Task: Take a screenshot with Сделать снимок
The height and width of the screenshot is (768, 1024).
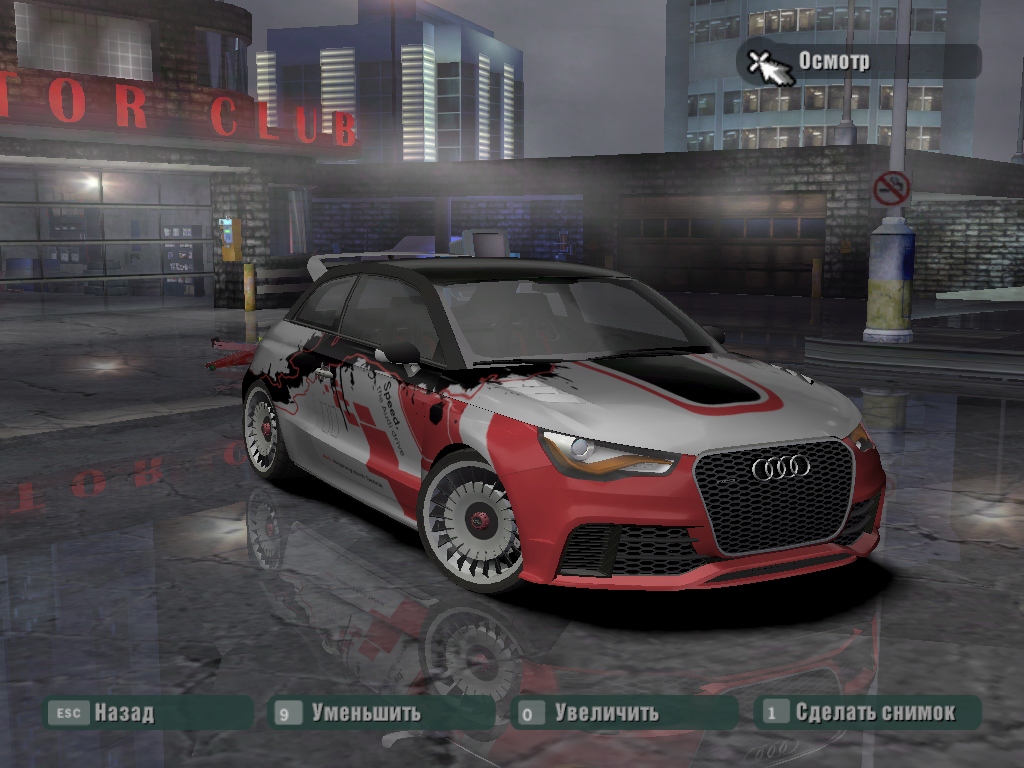Action: click(x=874, y=713)
